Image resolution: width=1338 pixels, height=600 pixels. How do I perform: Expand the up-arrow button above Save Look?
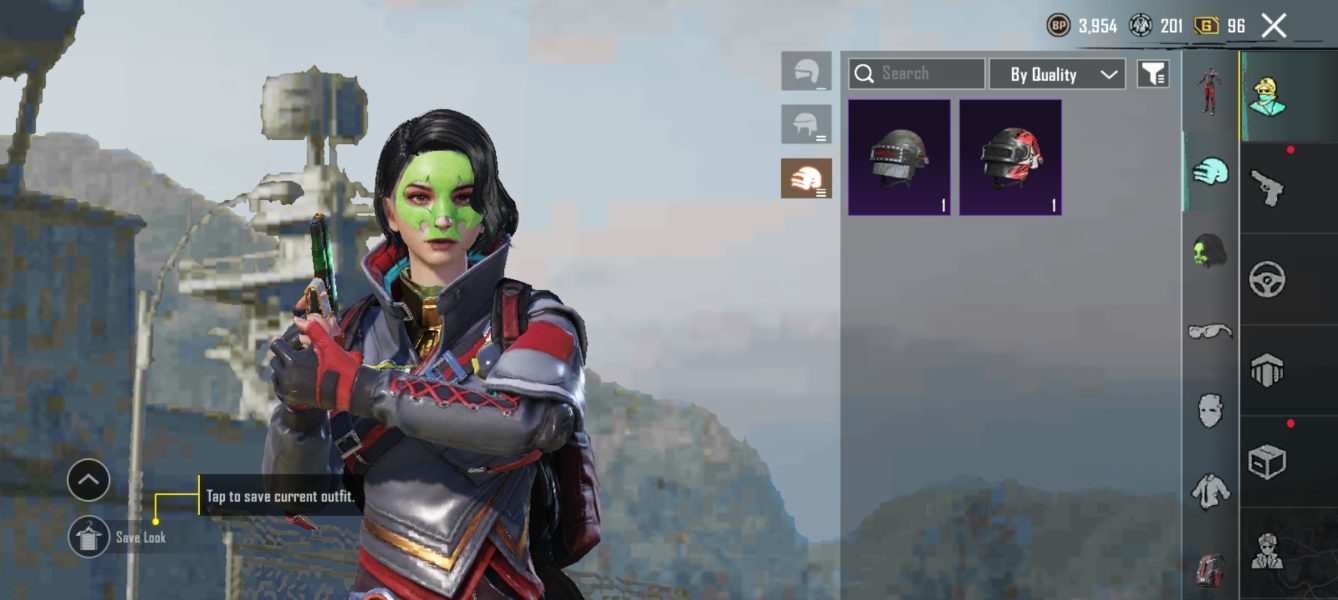click(88, 481)
